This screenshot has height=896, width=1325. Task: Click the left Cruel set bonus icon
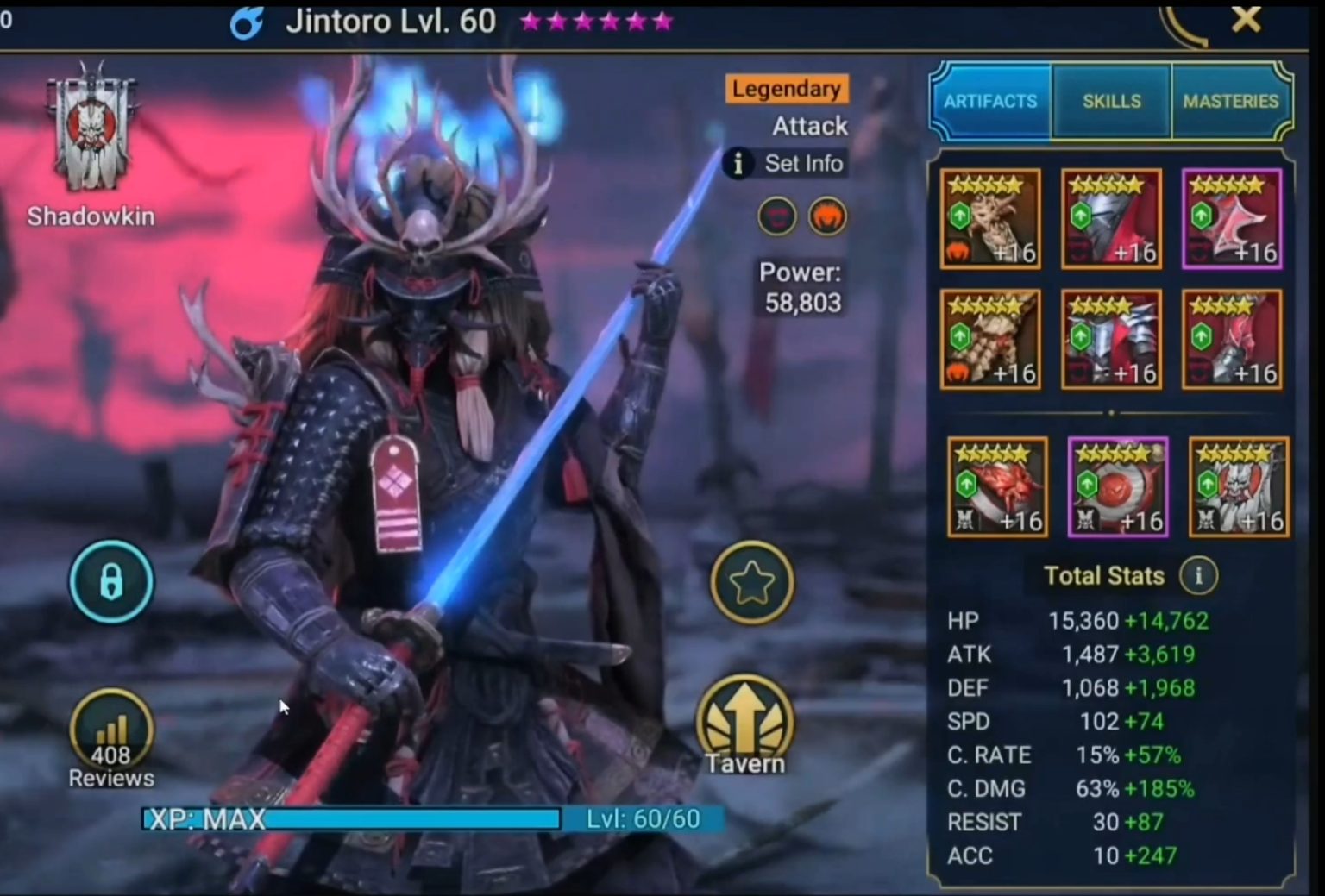[776, 216]
